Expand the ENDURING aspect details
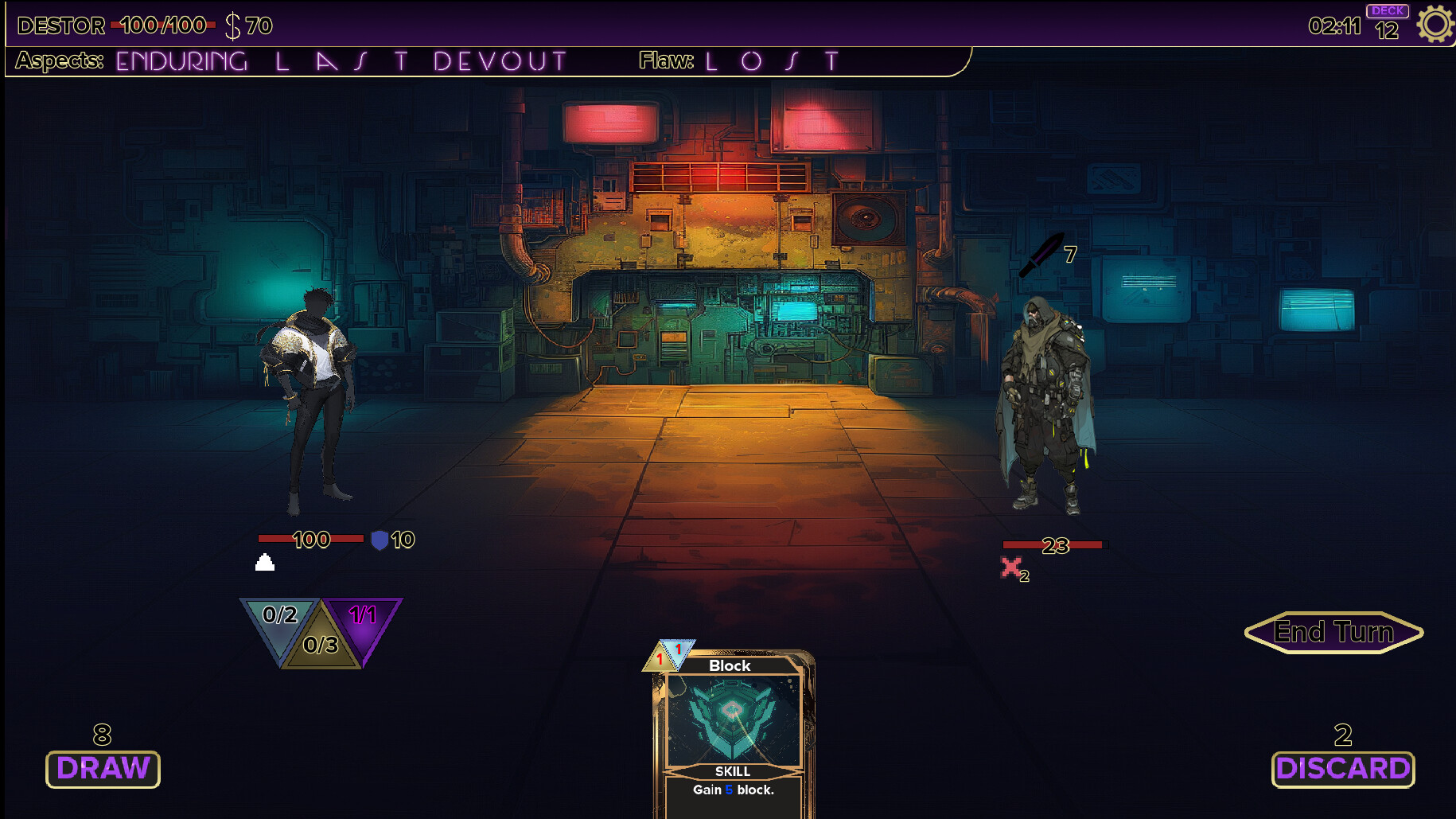1456x819 pixels. [181, 60]
